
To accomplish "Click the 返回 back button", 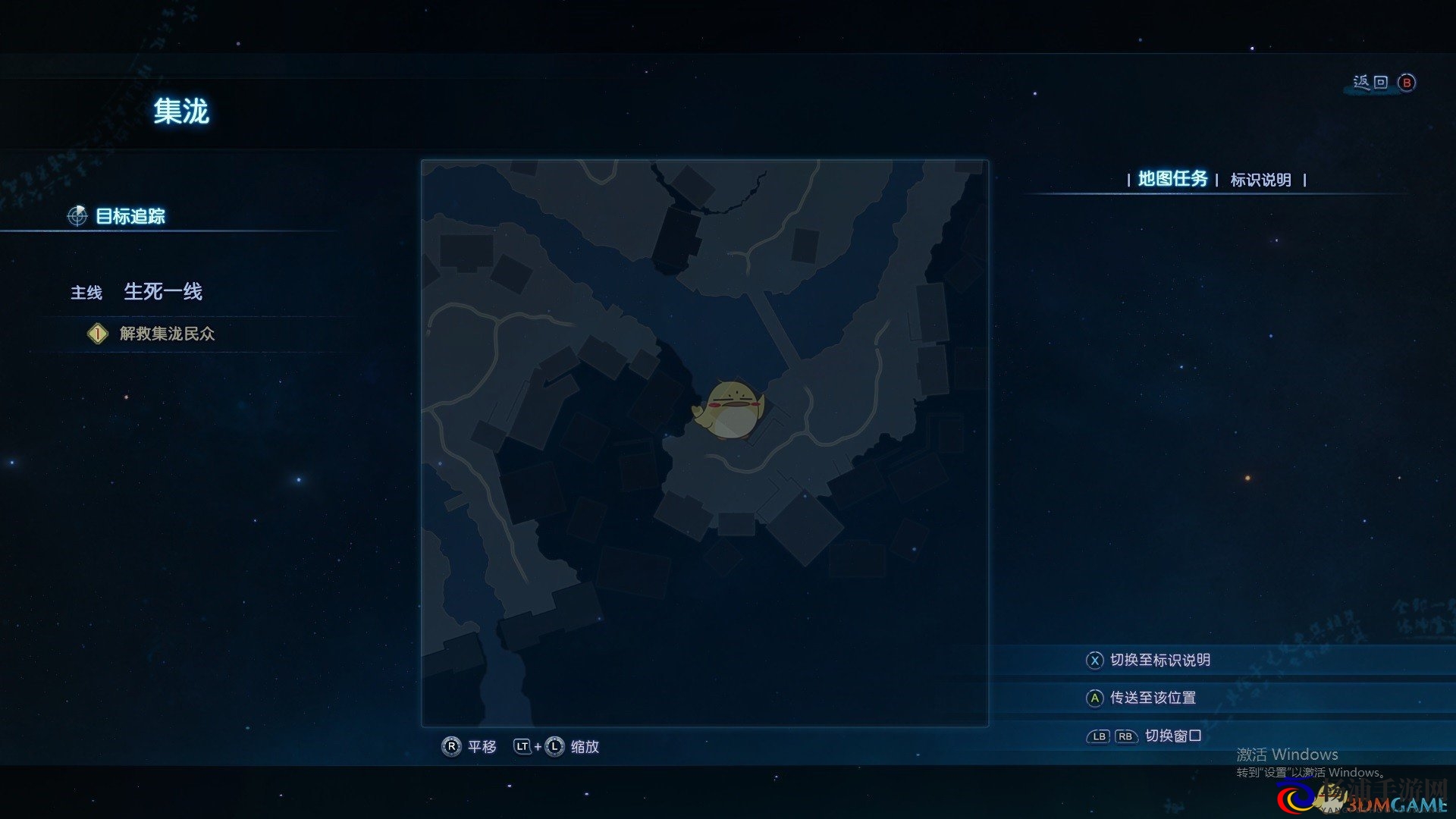I will coord(1383,83).
